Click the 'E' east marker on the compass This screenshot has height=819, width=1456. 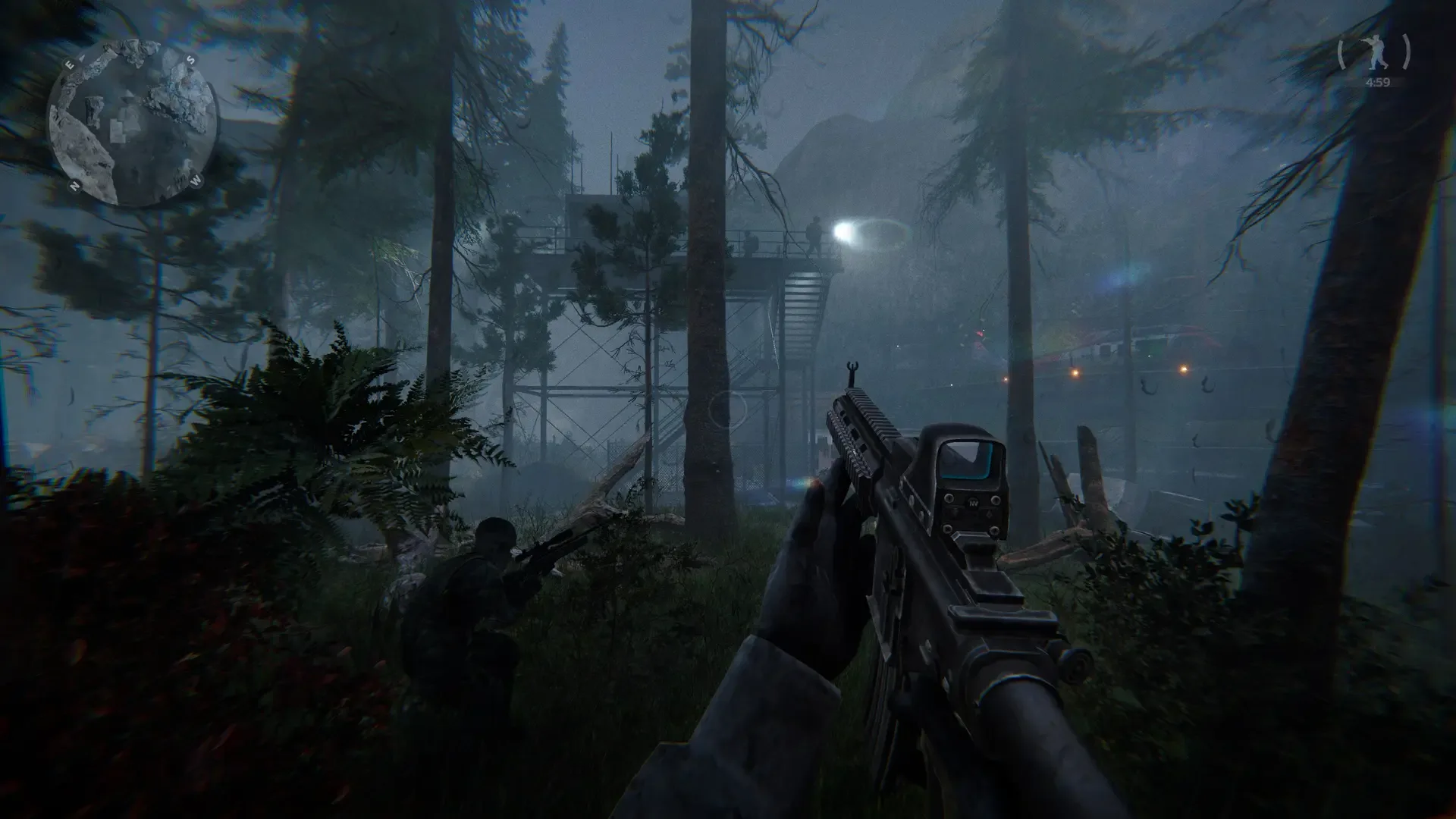pyautogui.click(x=70, y=64)
